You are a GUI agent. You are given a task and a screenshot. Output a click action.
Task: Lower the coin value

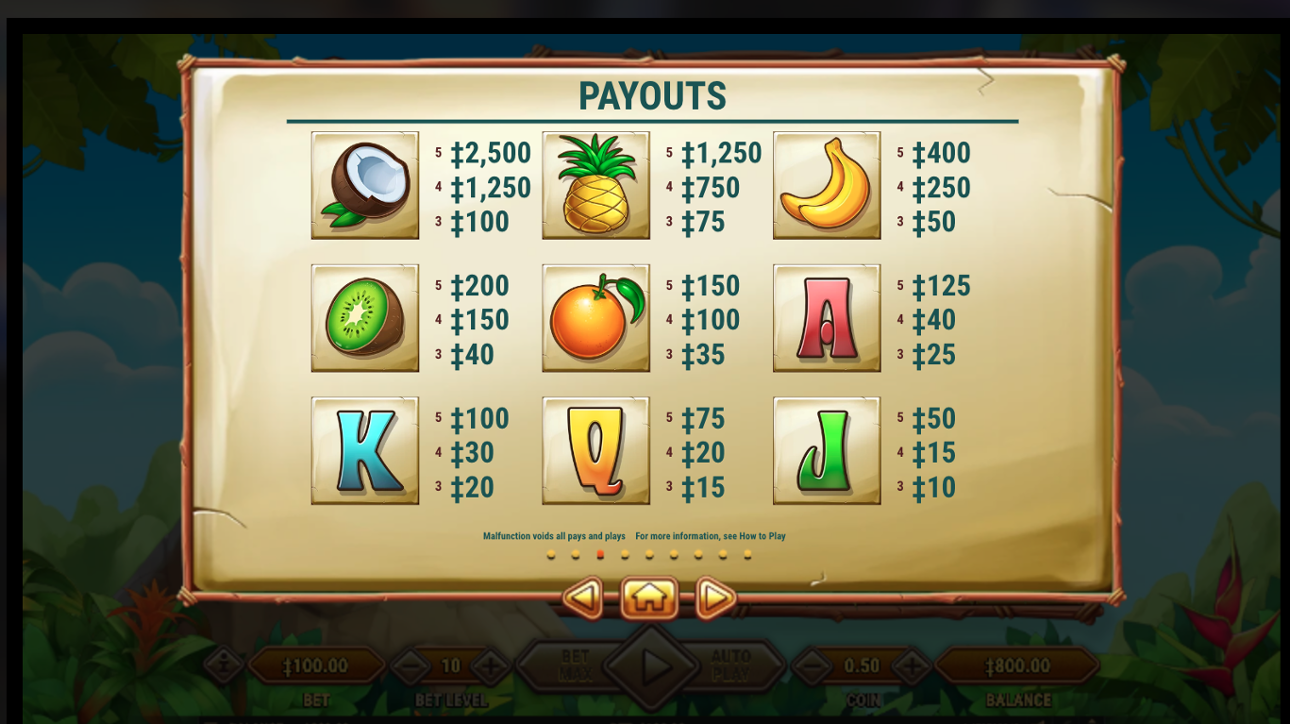coord(812,666)
